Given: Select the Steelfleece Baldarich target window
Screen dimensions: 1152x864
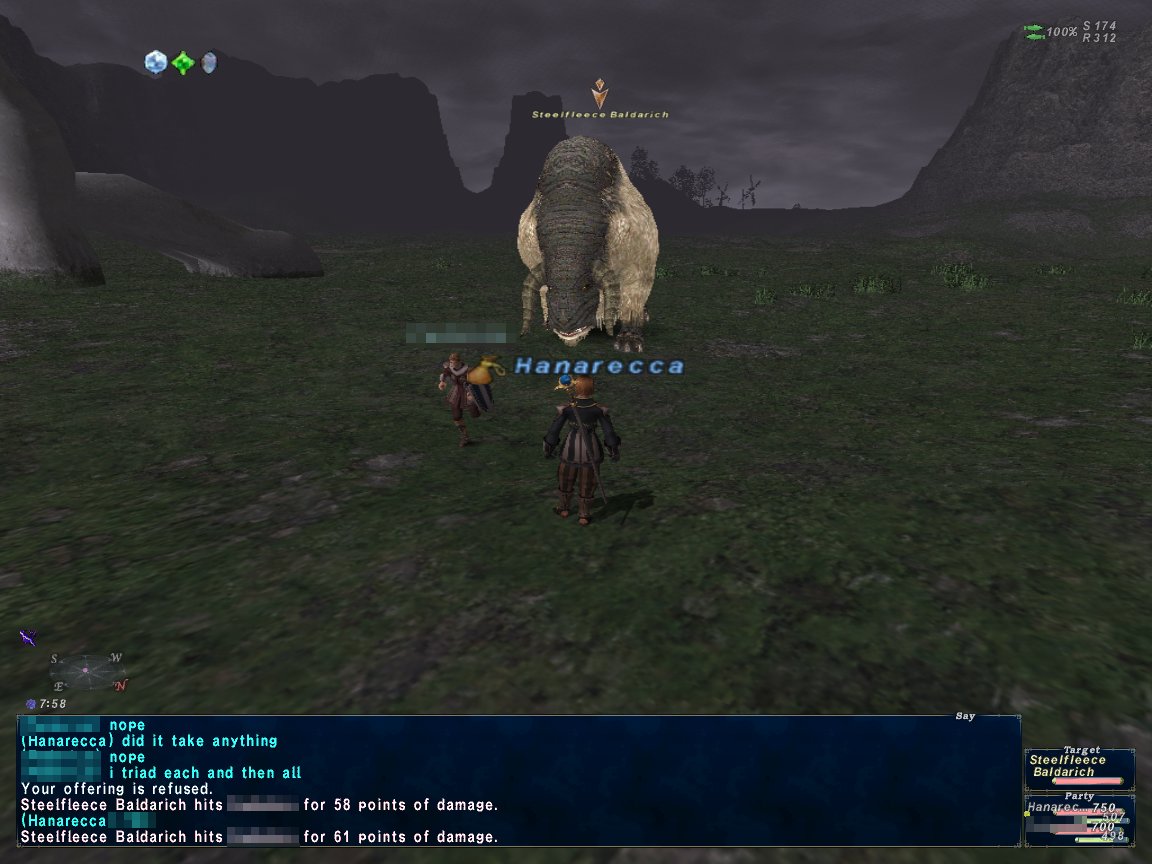Looking at the screenshot, I should pos(1079,766).
